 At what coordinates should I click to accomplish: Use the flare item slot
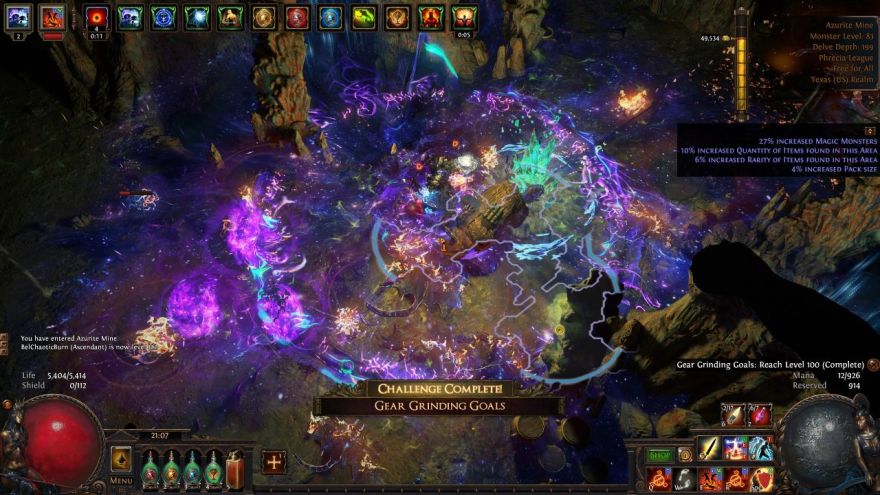tap(733, 414)
